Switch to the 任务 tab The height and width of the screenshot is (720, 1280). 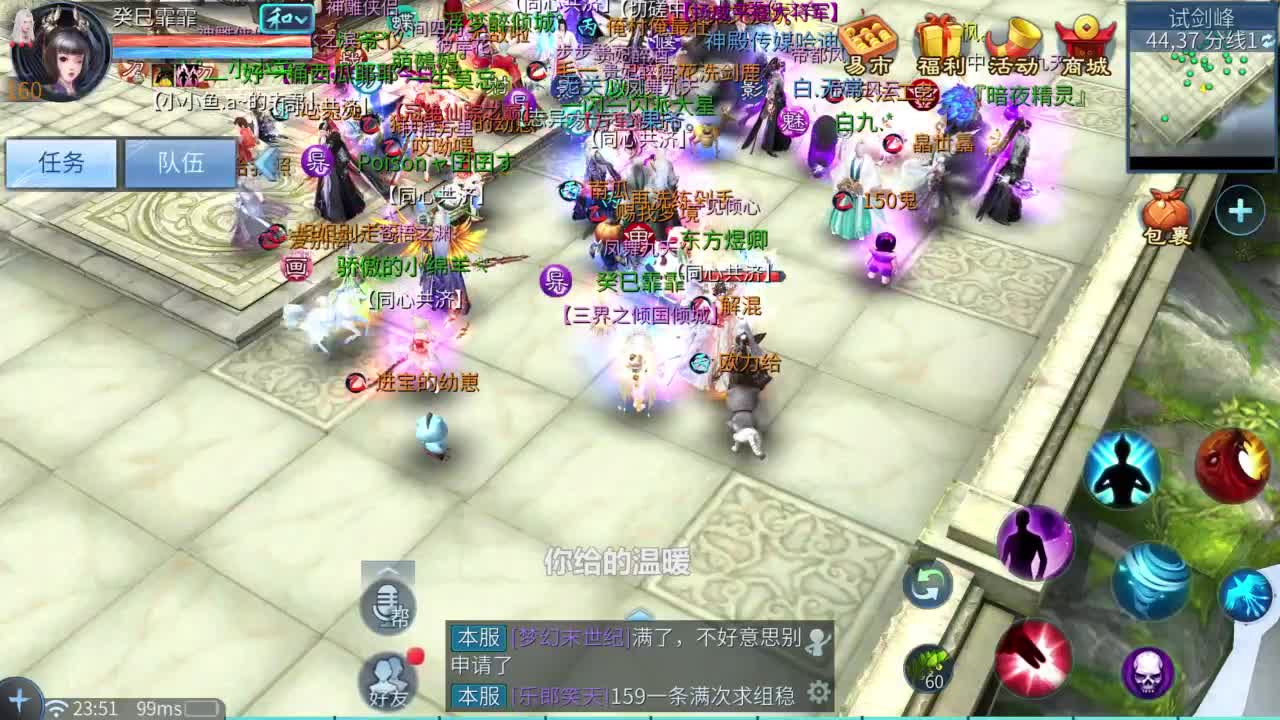59,164
